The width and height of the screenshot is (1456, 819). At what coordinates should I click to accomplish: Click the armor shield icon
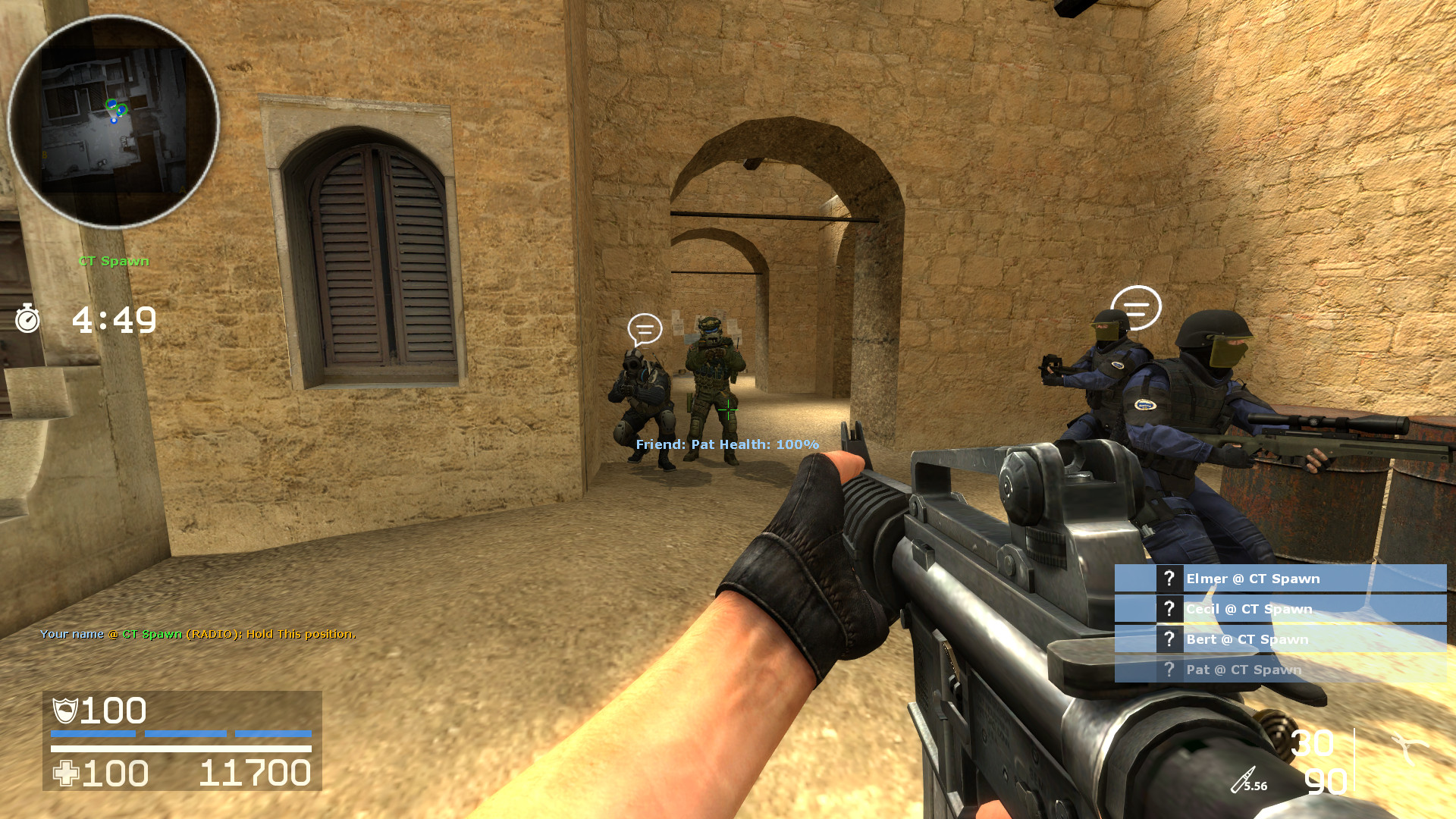pyautogui.click(x=64, y=711)
